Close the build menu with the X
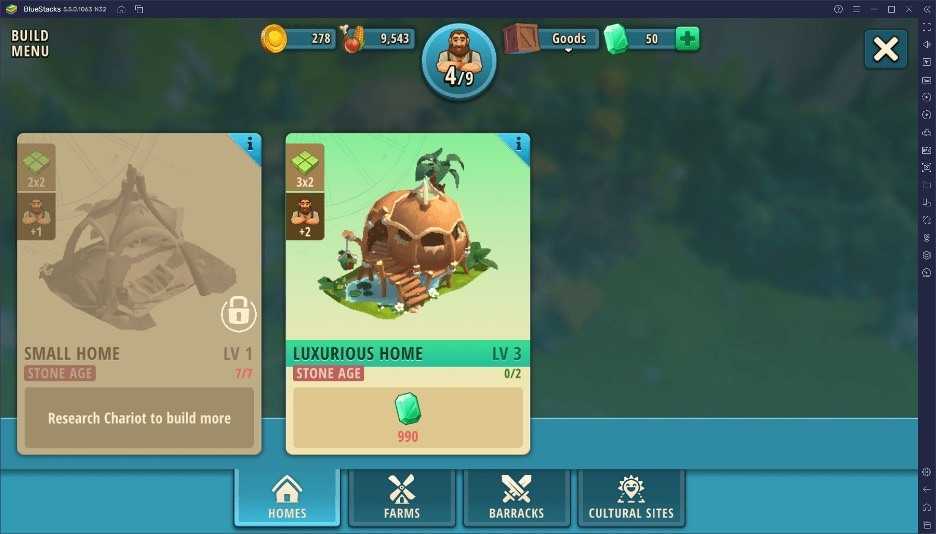 886,49
